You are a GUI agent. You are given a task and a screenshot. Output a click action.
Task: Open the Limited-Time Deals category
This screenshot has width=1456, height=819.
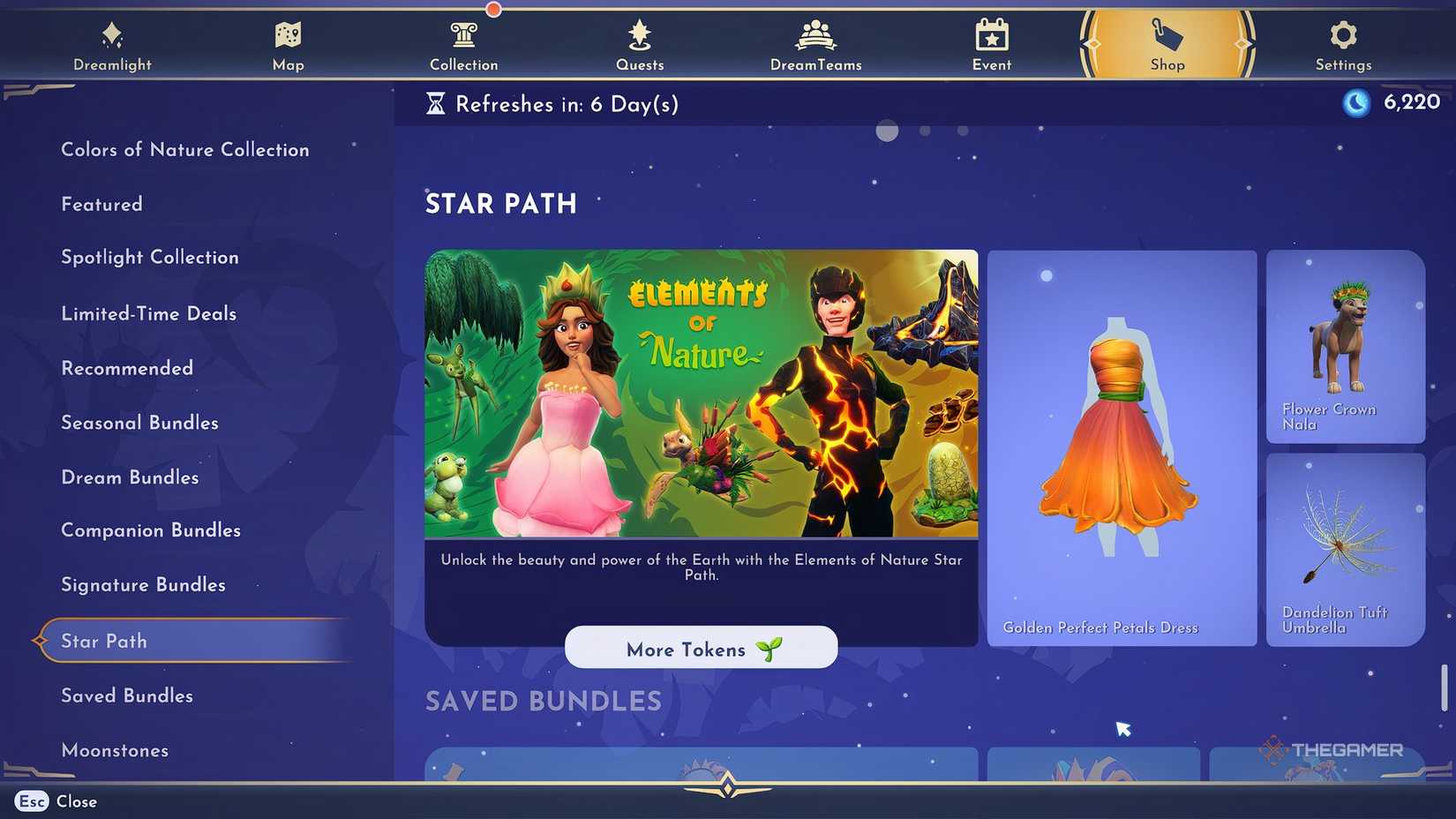[148, 313]
